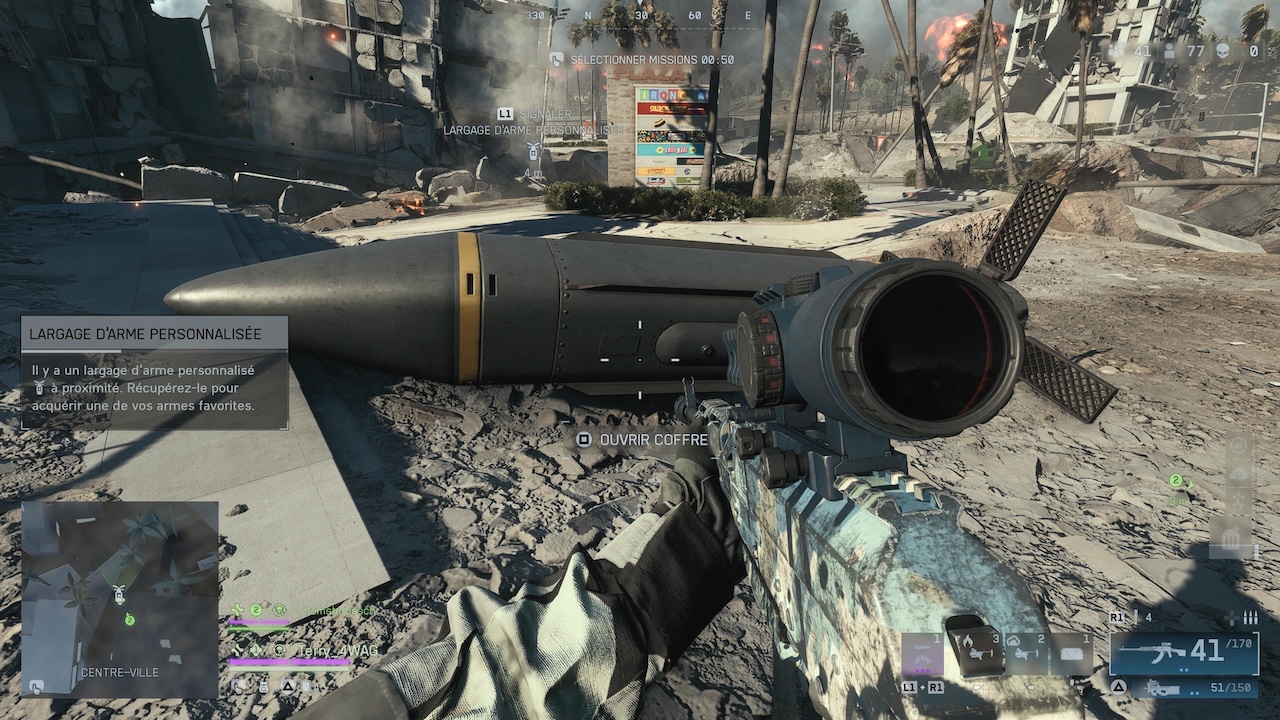Open the custom weapon drop notification panel
1280x720 pixels.
click(155, 373)
